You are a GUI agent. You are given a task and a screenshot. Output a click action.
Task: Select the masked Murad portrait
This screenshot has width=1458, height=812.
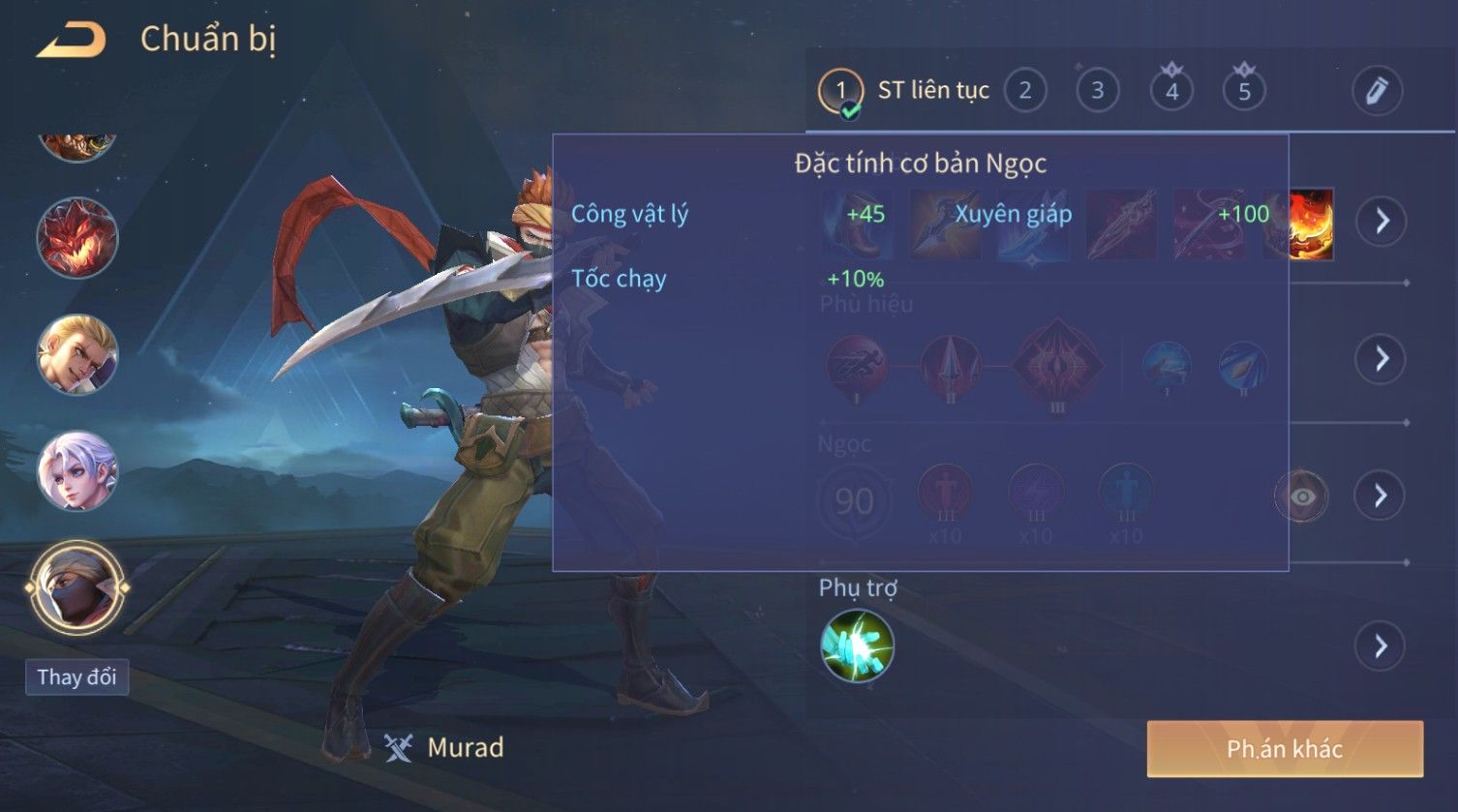77,587
